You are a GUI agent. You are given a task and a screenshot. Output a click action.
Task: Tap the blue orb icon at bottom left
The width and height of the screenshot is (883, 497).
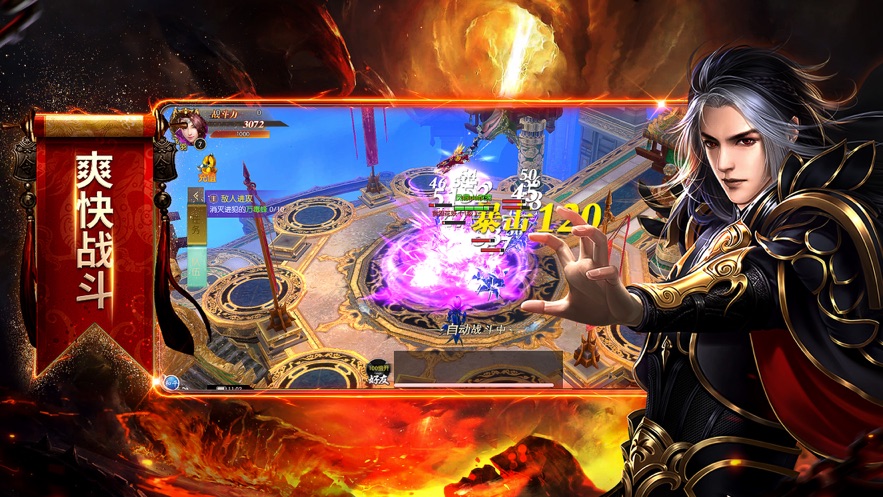point(172,381)
